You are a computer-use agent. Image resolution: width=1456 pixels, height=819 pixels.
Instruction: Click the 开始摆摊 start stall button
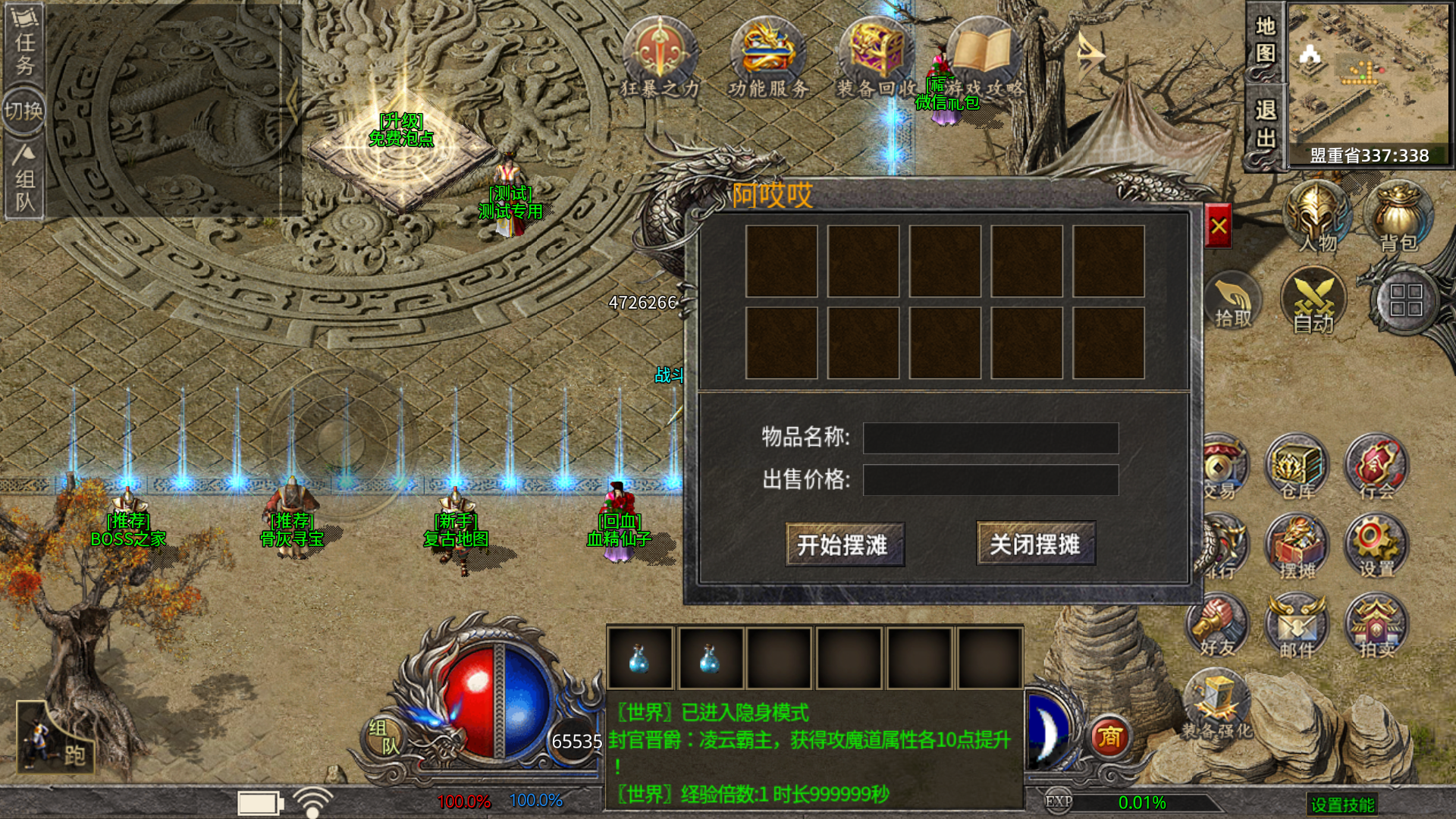pos(844,544)
